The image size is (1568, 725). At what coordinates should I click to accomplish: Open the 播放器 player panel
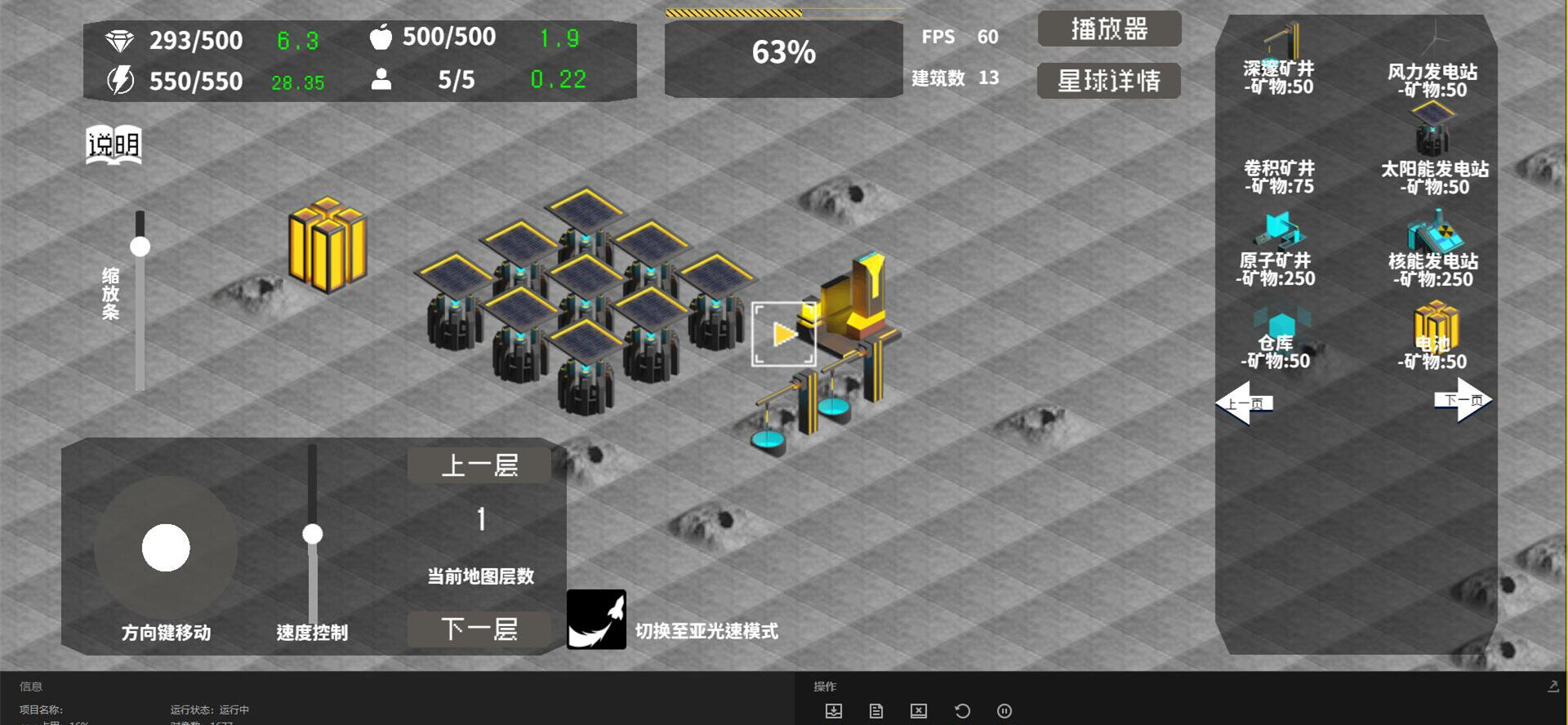[x=1108, y=29]
